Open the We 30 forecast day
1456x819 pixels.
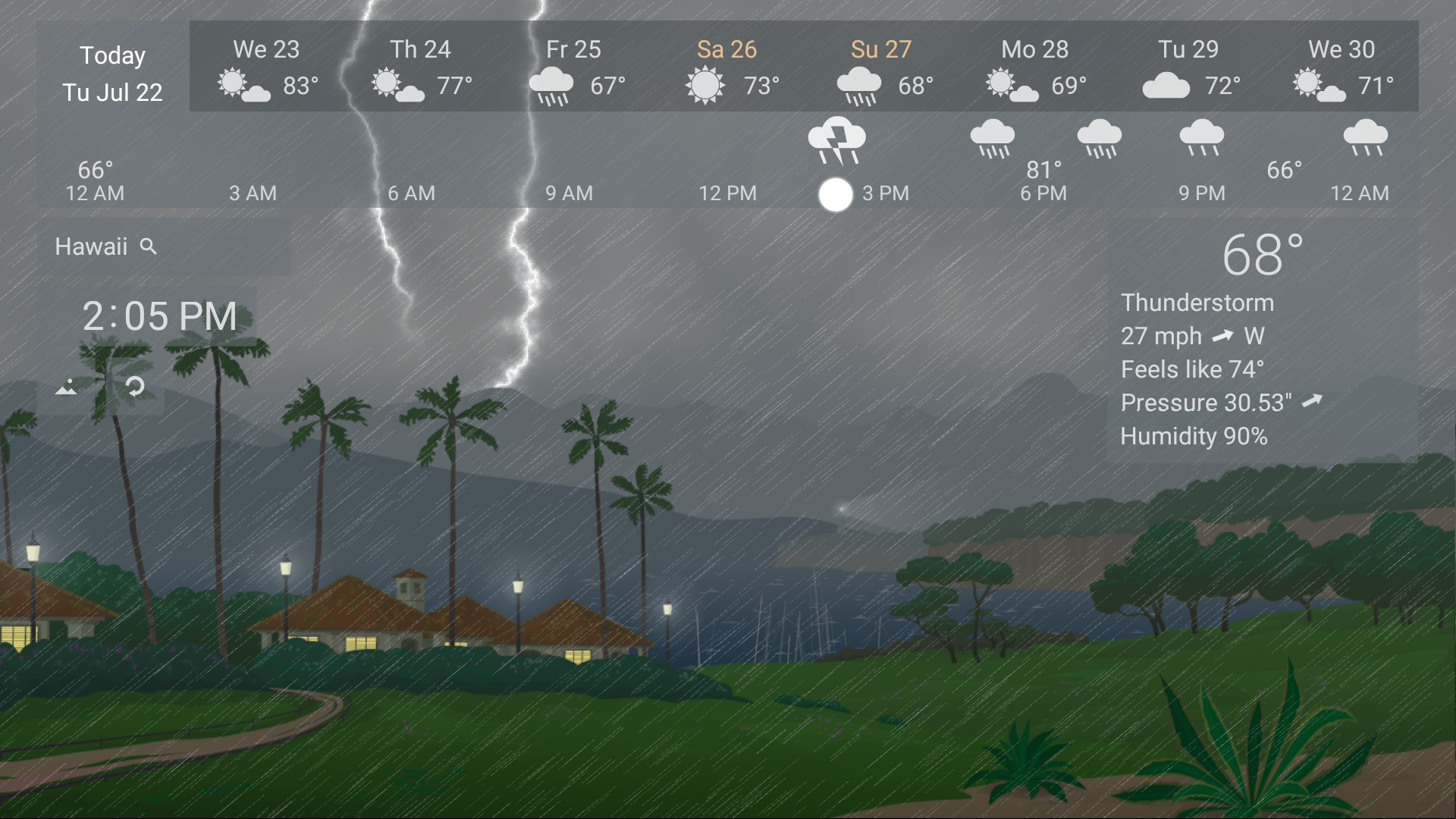point(1343,50)
